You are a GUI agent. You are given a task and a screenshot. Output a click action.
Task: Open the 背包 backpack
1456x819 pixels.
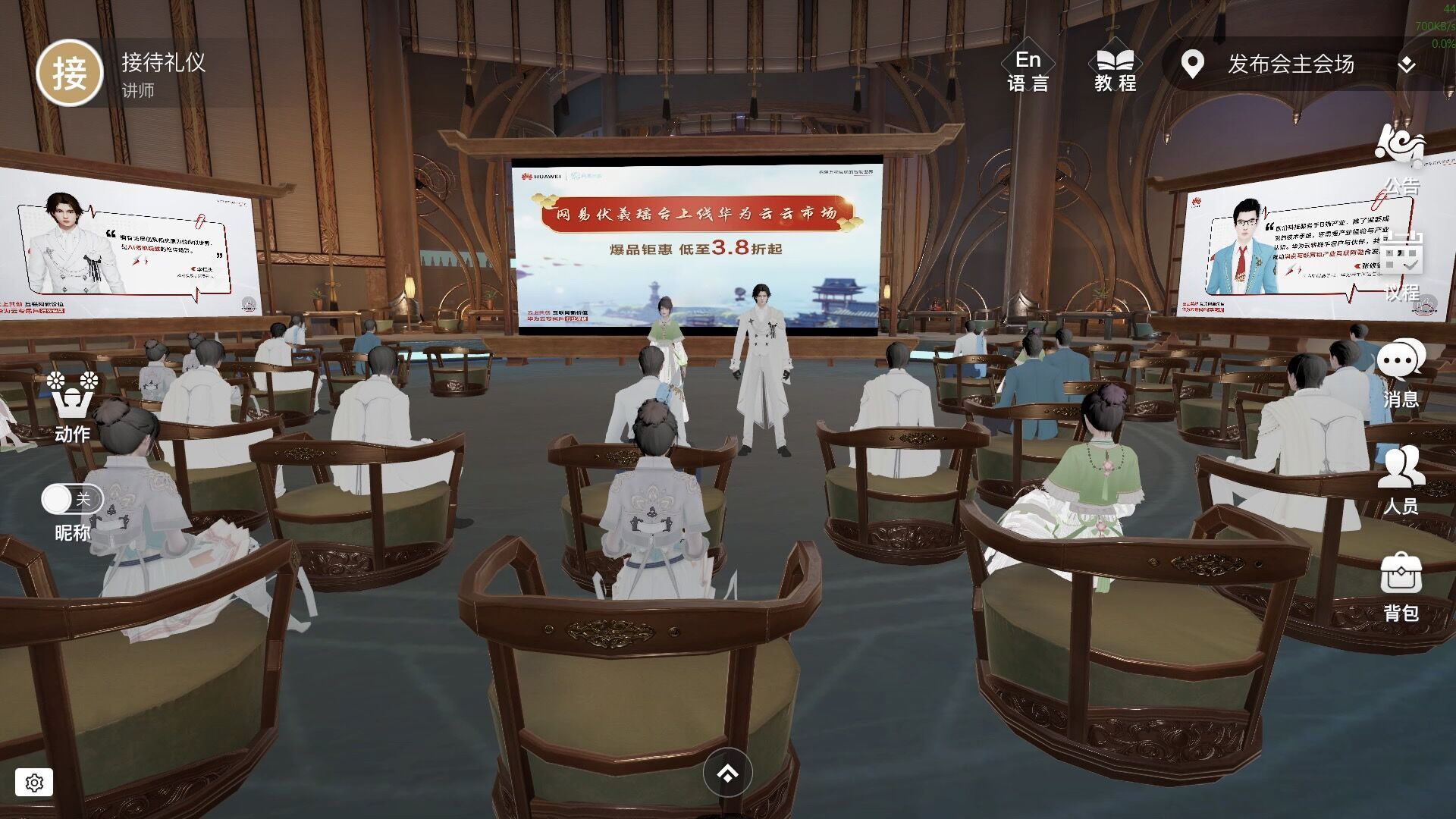point(1401,587)
